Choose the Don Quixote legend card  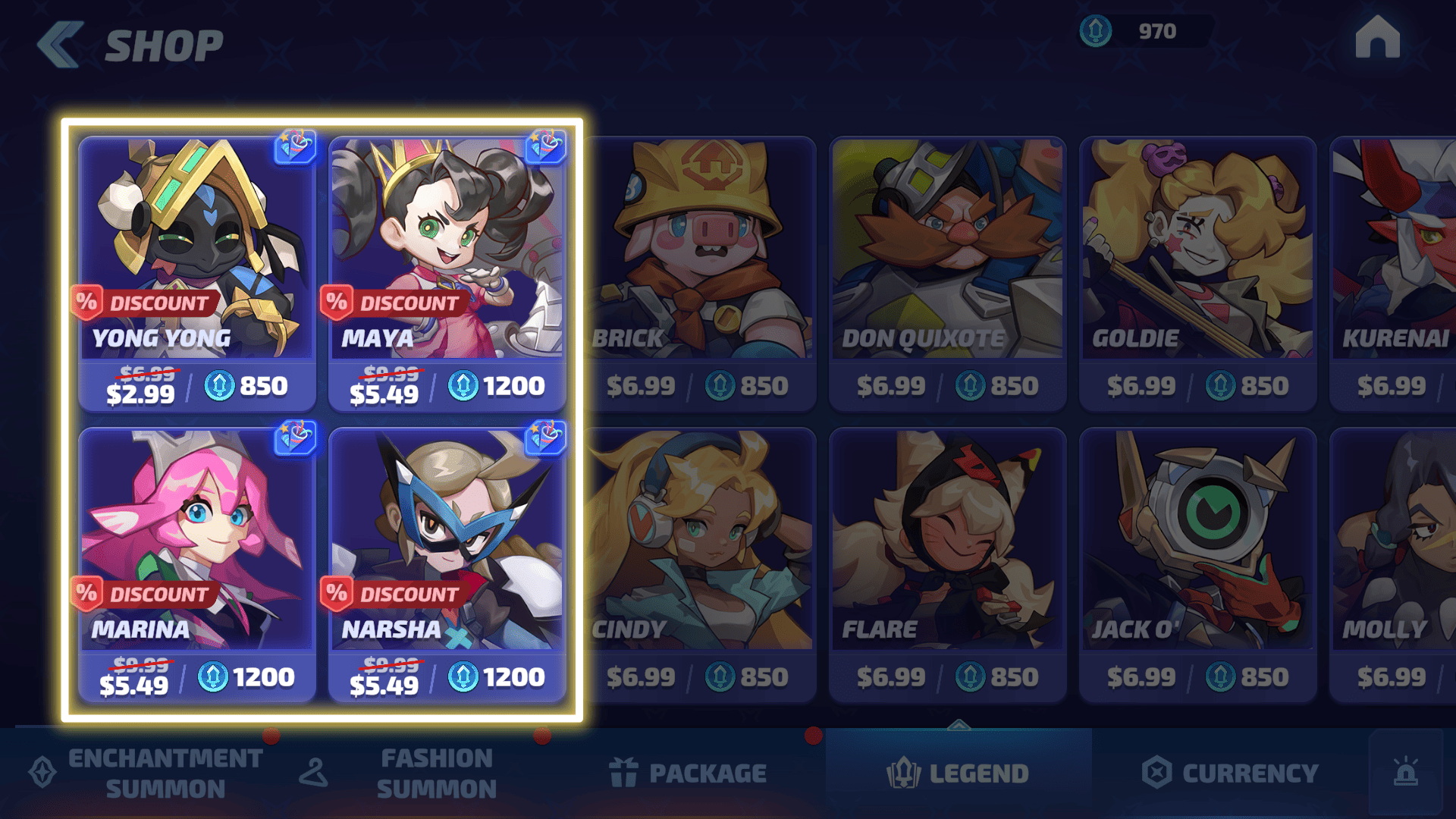tap(948, 273)
